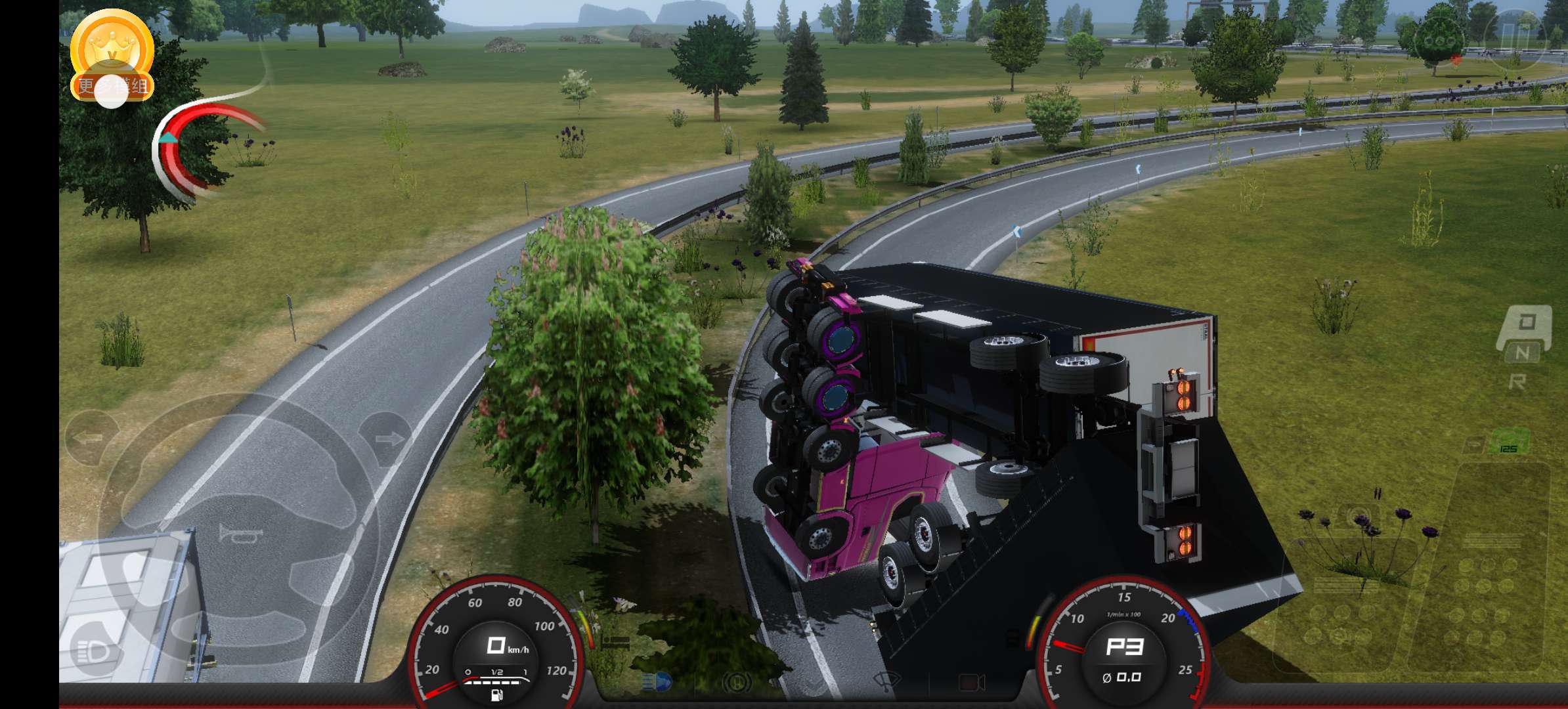Honk the horn
The image size is (1568, 709).
click(x=240, y=533)
